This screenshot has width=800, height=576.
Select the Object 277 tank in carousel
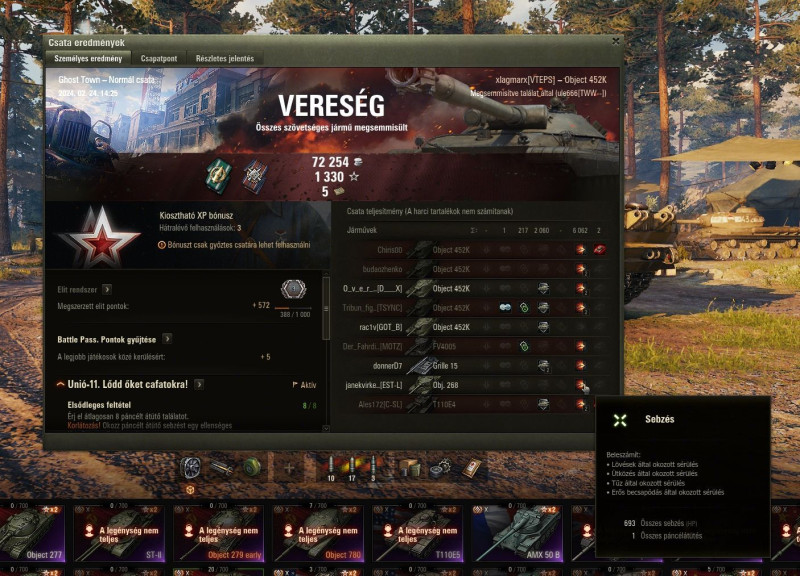pyautogui.click(x=32, y=532)
